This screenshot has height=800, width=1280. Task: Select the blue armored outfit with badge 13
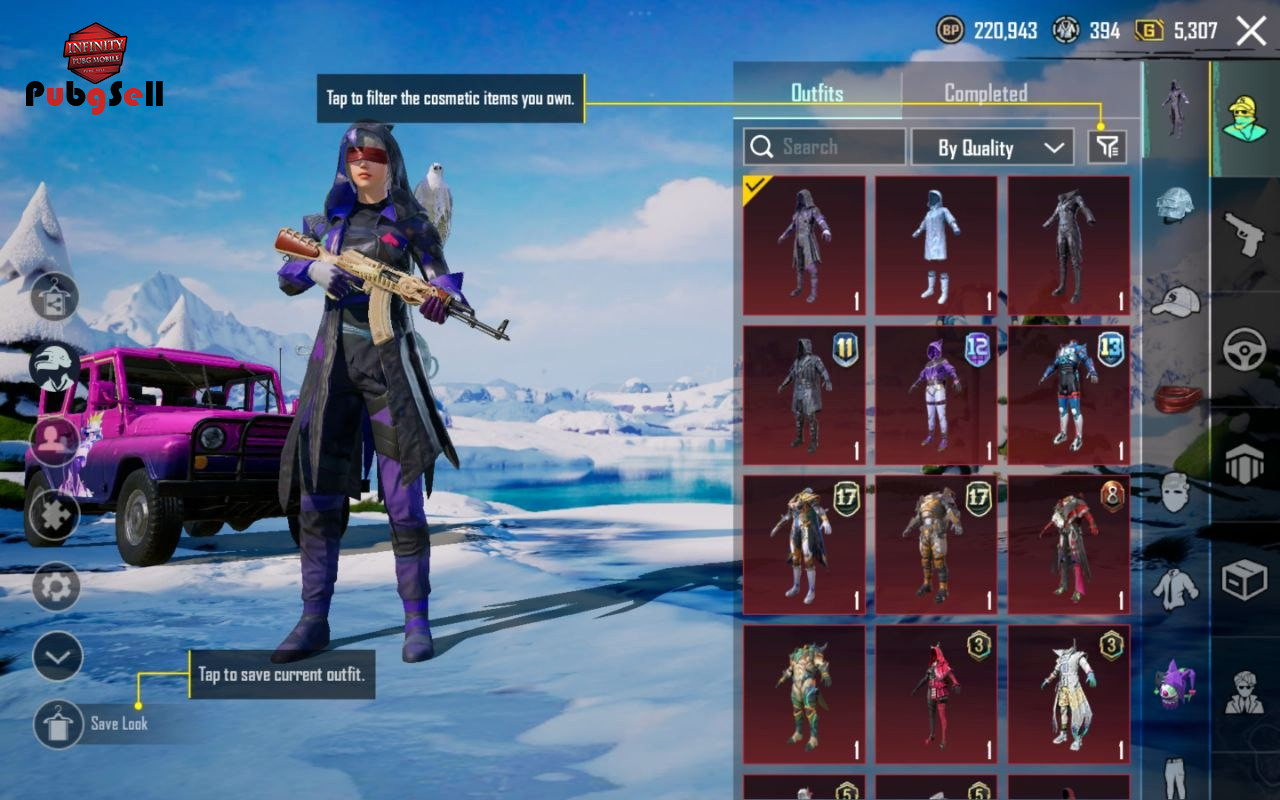coord(1068,395)
